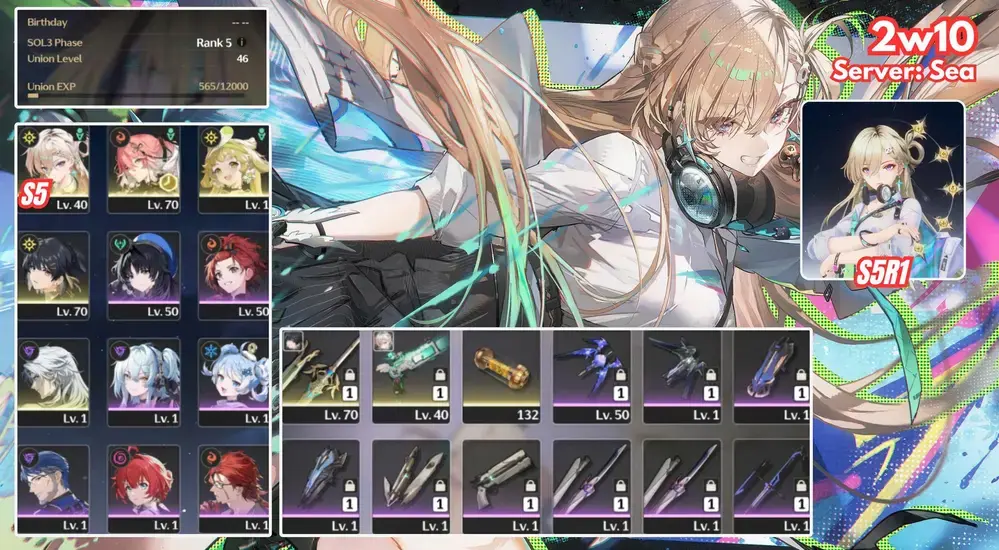Choose the blue-capped man with glasses
This screenshot has width=999, height=550.
pos(54,486)
